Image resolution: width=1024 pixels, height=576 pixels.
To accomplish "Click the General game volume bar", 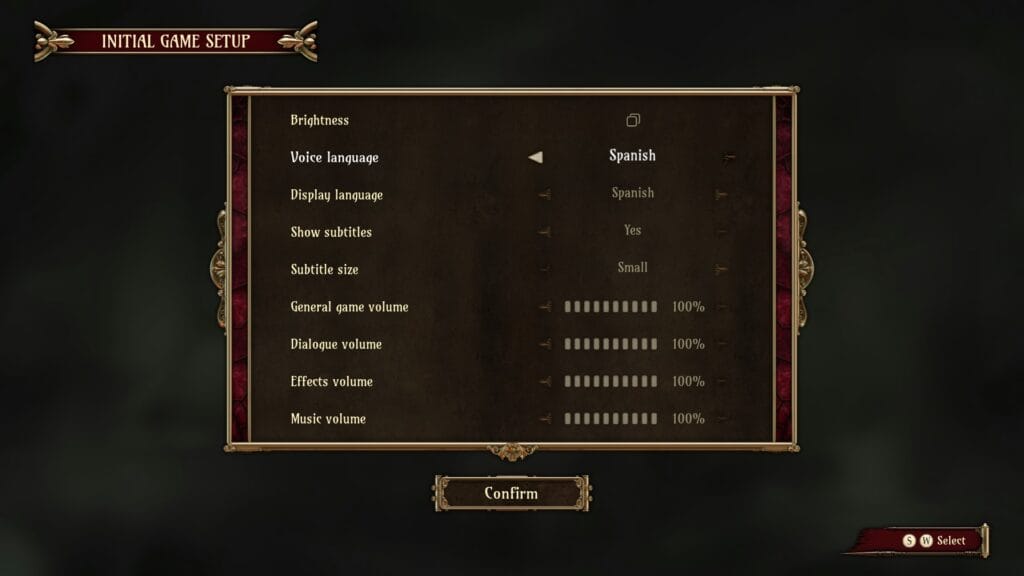I will [x=611, y=307].
